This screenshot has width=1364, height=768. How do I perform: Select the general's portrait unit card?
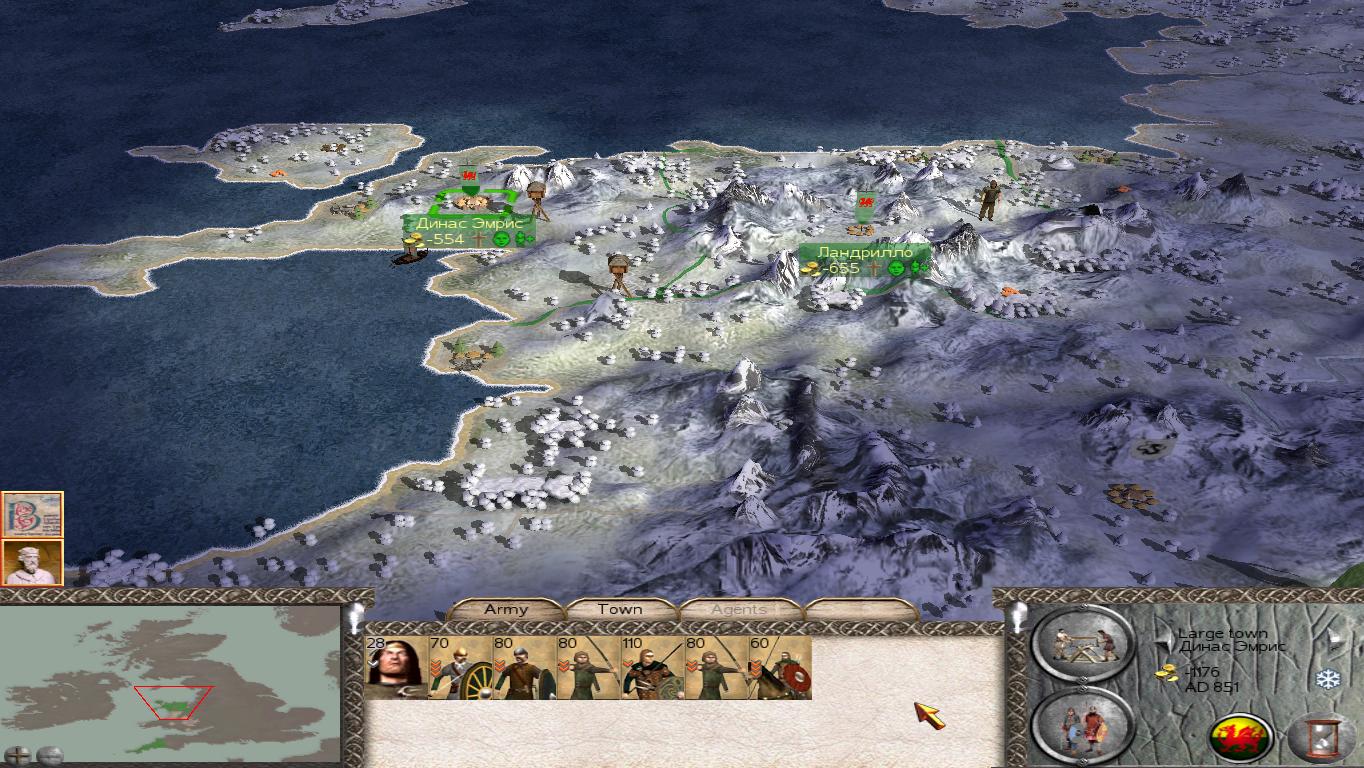click(x=396, y=668)
